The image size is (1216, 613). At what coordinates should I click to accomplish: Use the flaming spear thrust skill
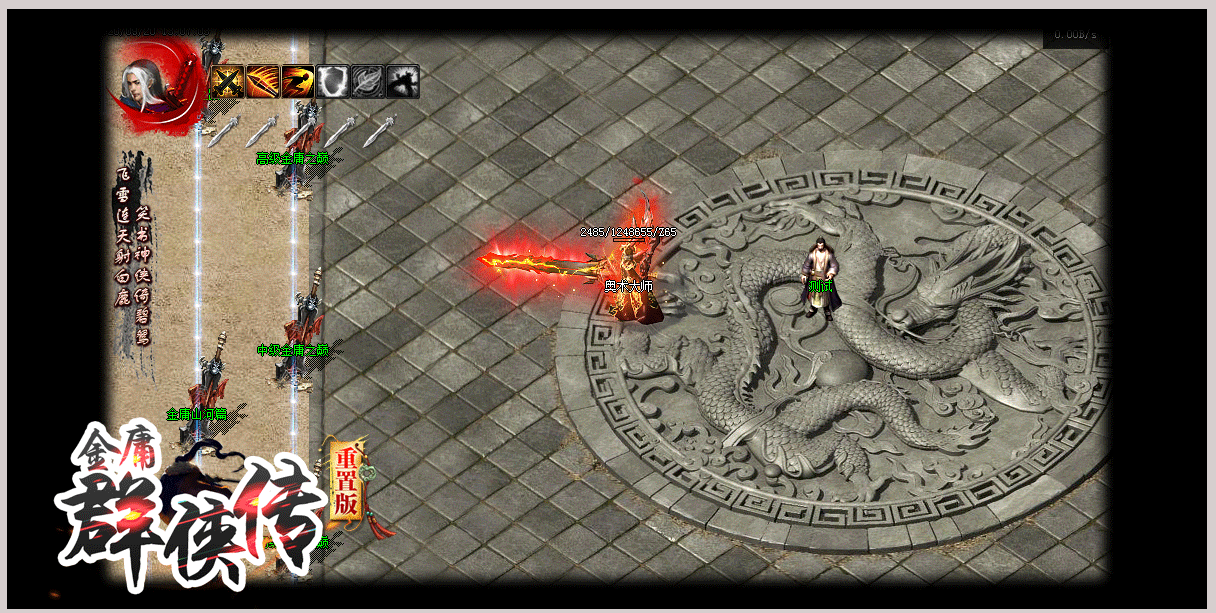pos(263,81)
